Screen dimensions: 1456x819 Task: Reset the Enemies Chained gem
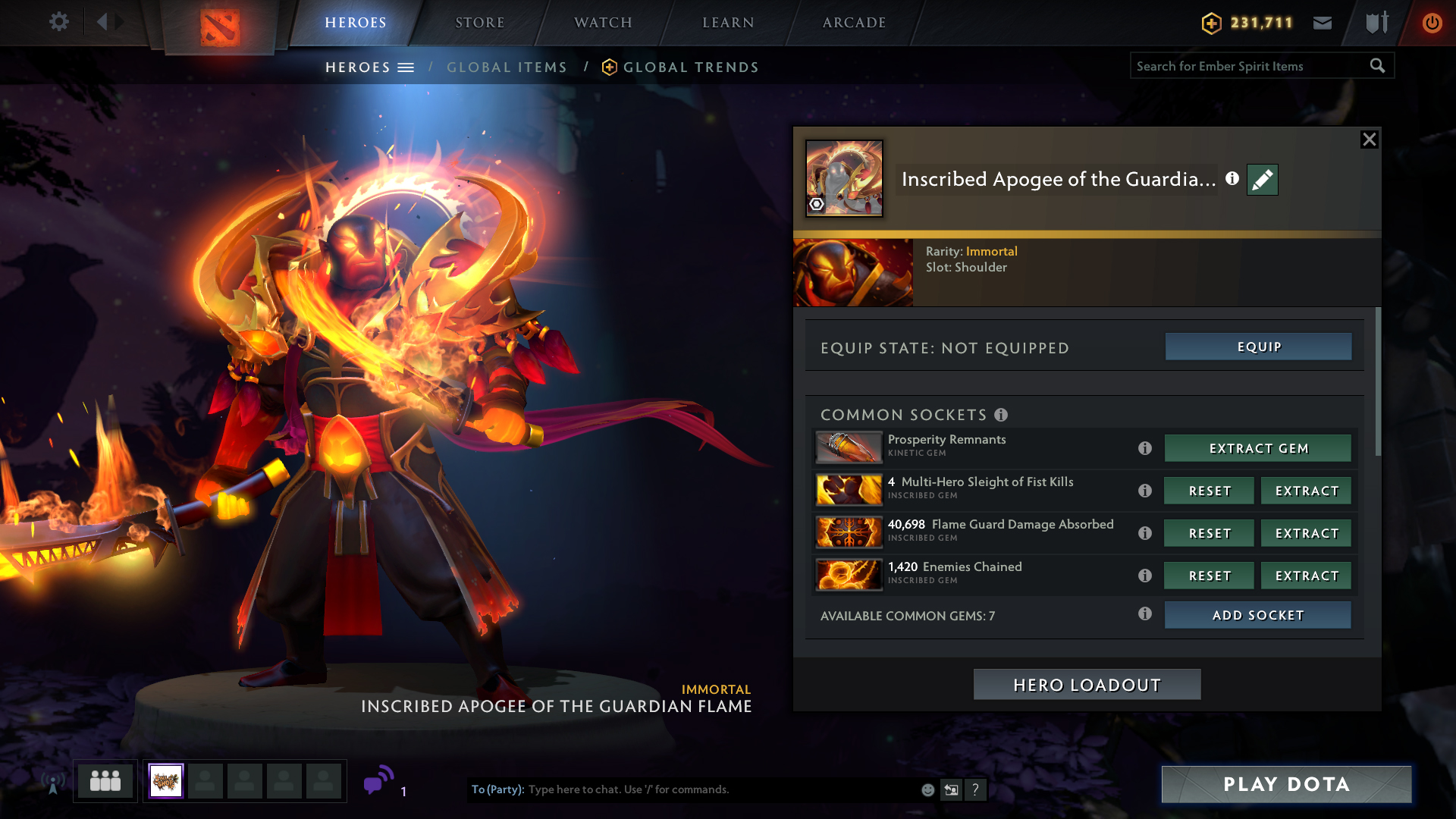(1210, 576)
